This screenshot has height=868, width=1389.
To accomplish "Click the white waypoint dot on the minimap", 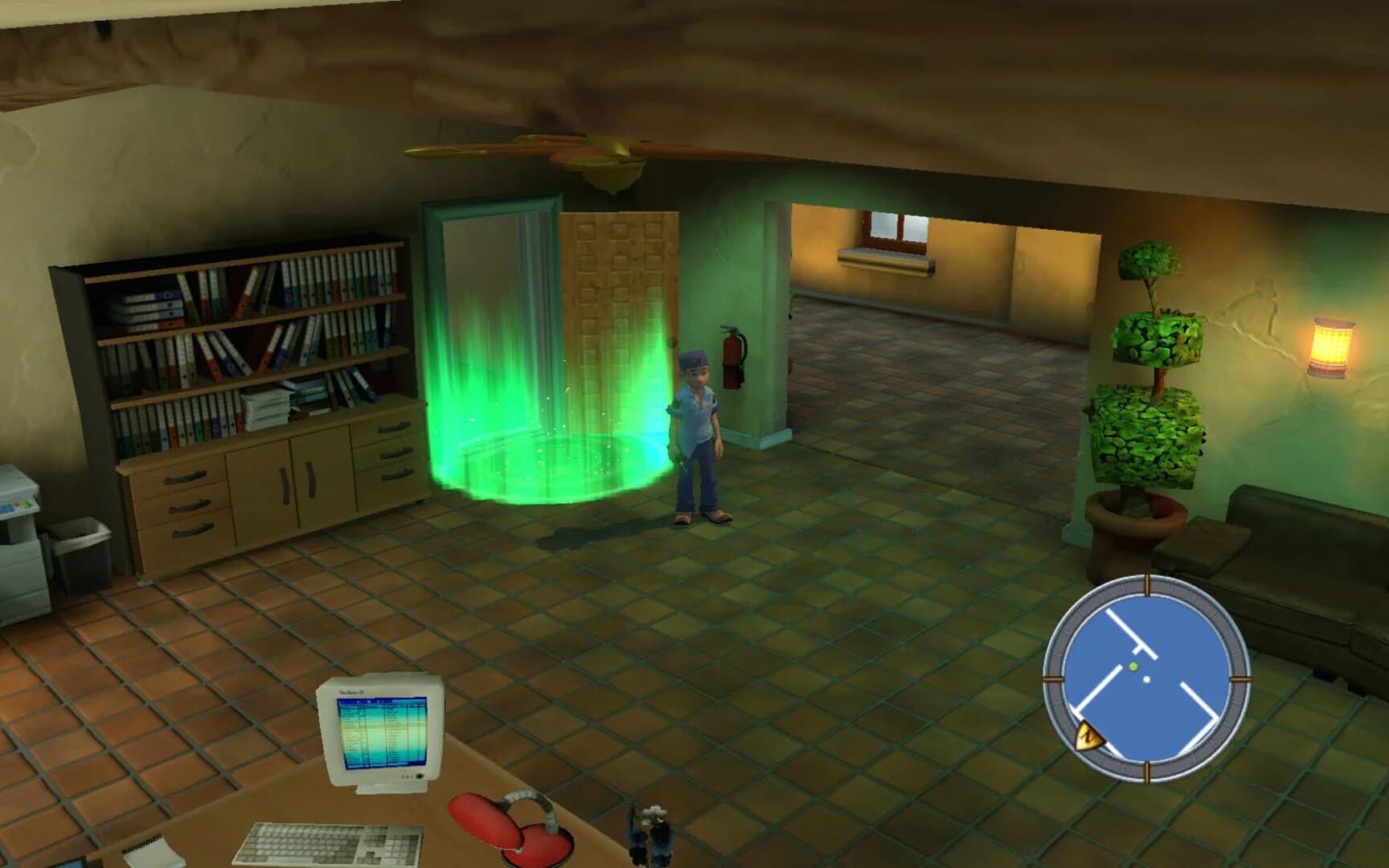I will tap(1146, 679).
